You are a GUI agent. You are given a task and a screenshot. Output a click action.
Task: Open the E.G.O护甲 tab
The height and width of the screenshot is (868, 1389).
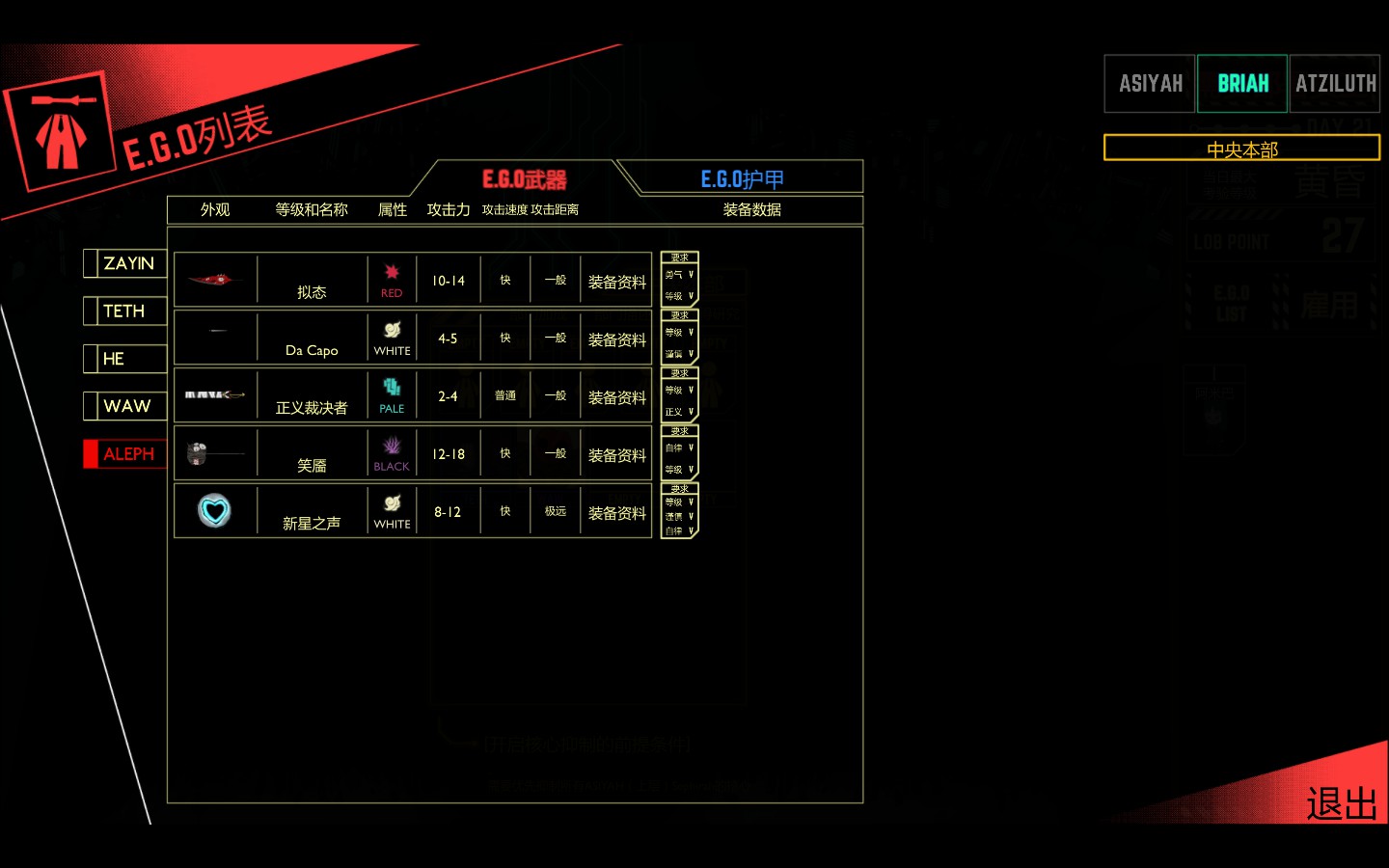[742, 179]
